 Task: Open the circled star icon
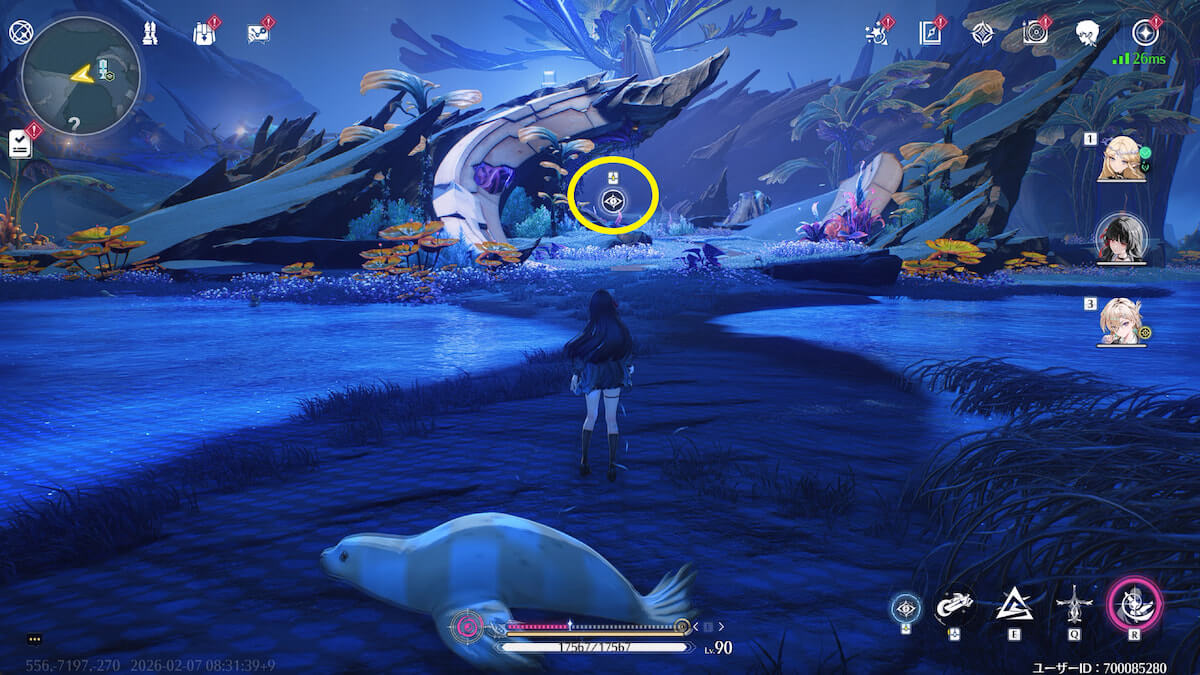1144,33
